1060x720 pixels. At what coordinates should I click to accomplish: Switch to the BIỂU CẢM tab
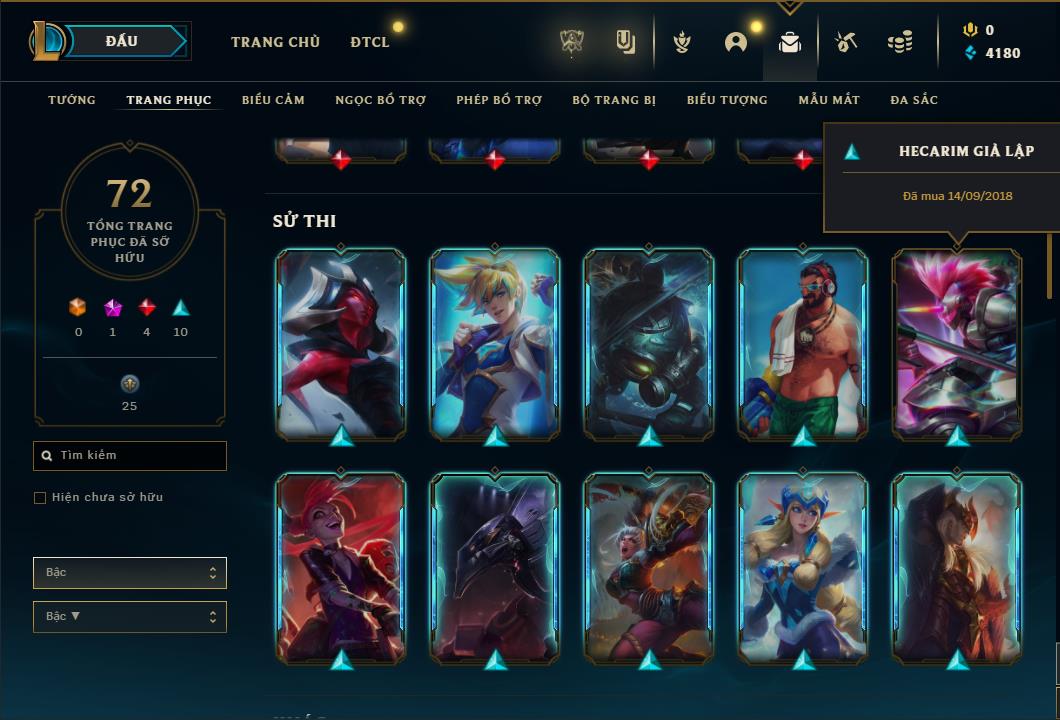(x=273, y=100)
